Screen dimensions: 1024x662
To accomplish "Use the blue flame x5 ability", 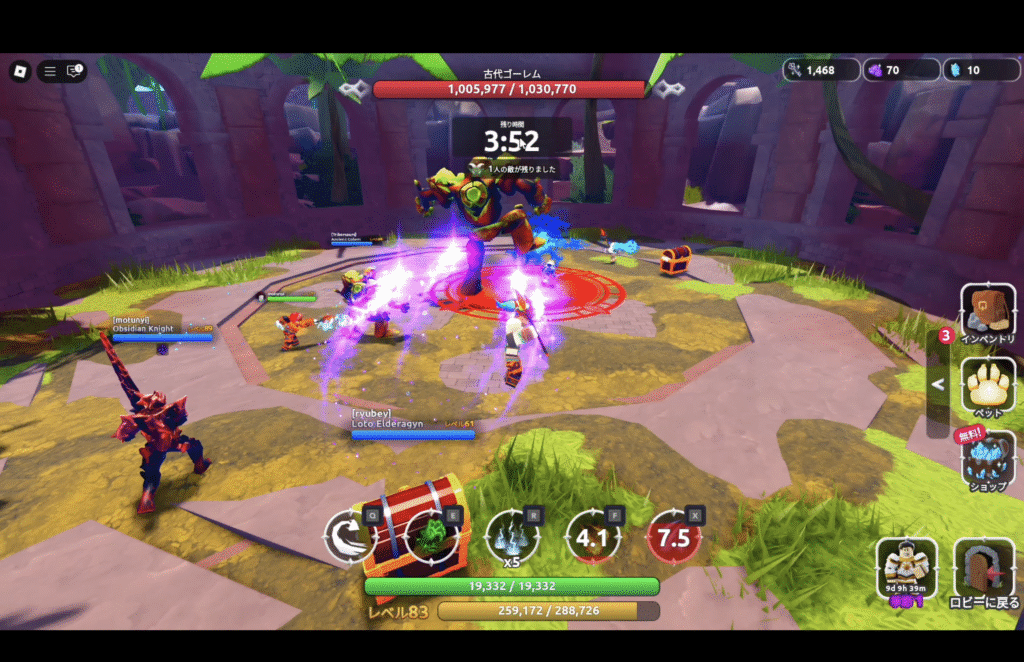I will click(512, 537).
